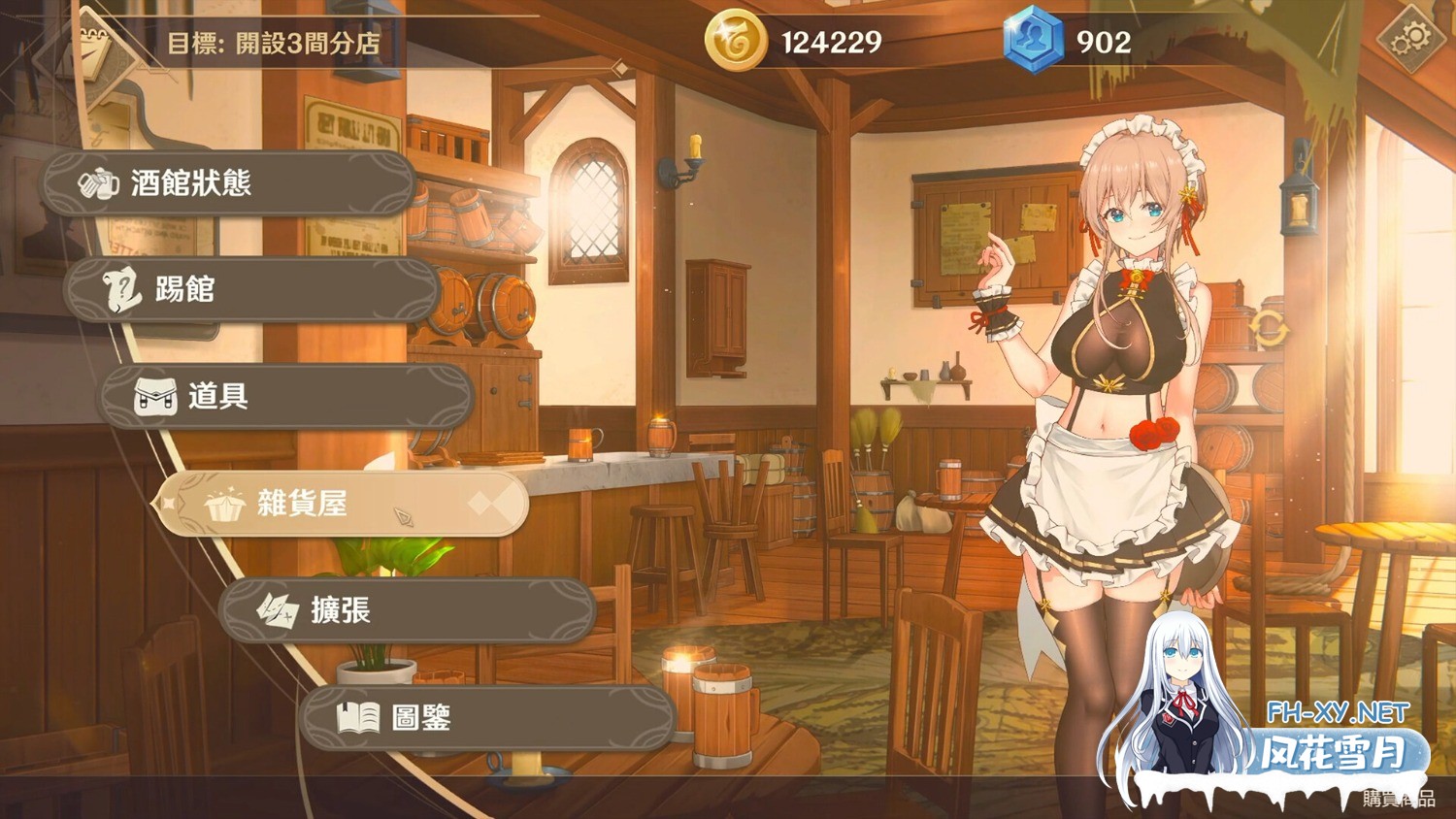The image size is (1456, 819).
Task: Open the 酒館狀態 tavern status menu
Action: tap(229, 183)
